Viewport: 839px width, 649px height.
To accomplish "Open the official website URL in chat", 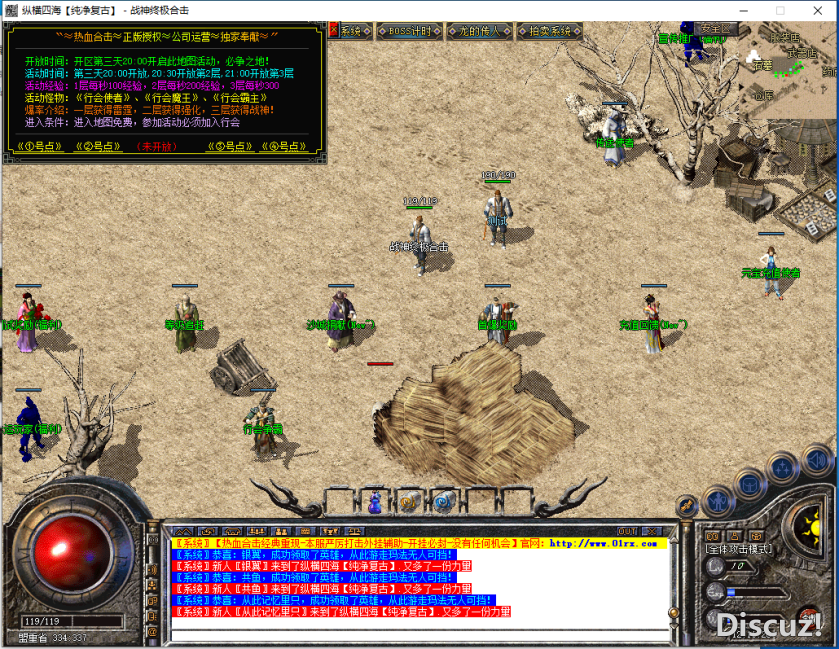I will point(607,544).
